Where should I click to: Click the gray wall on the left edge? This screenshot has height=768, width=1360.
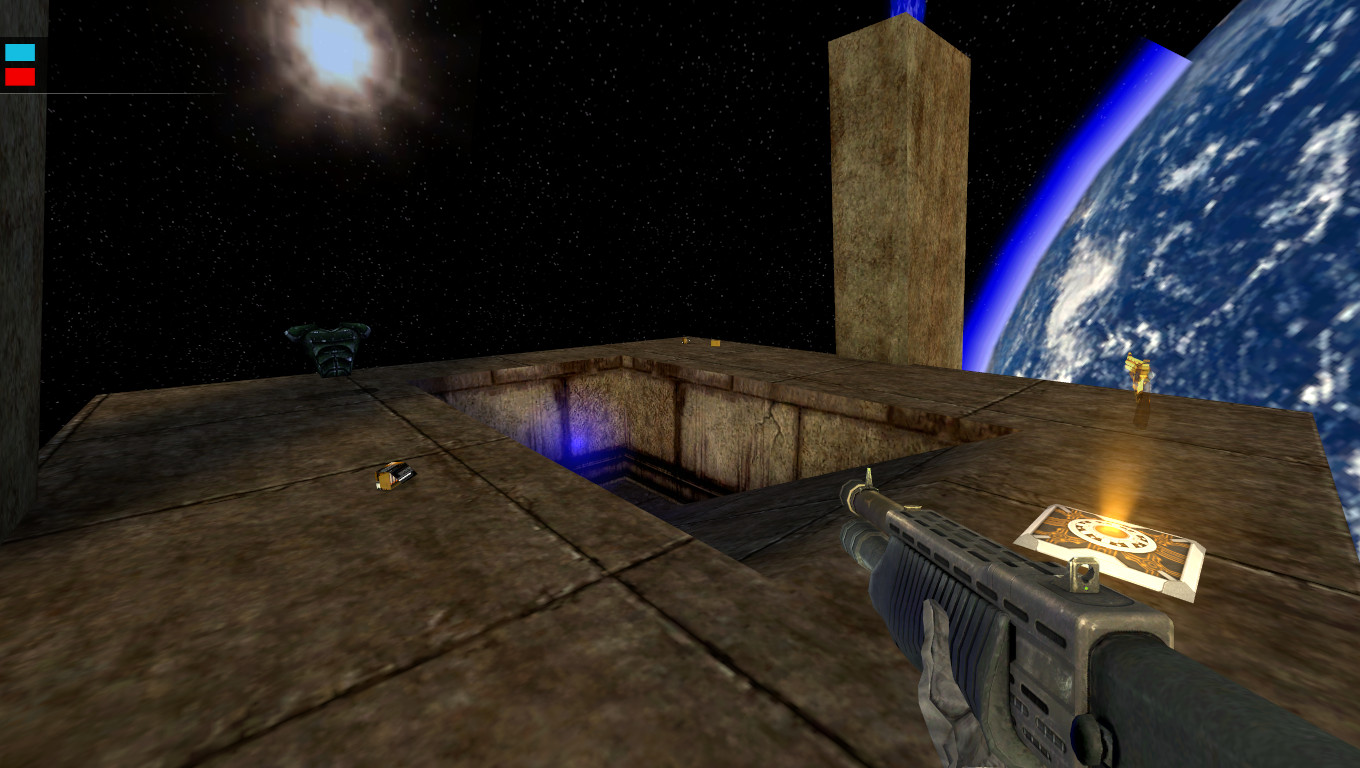(x=20, y=300)
